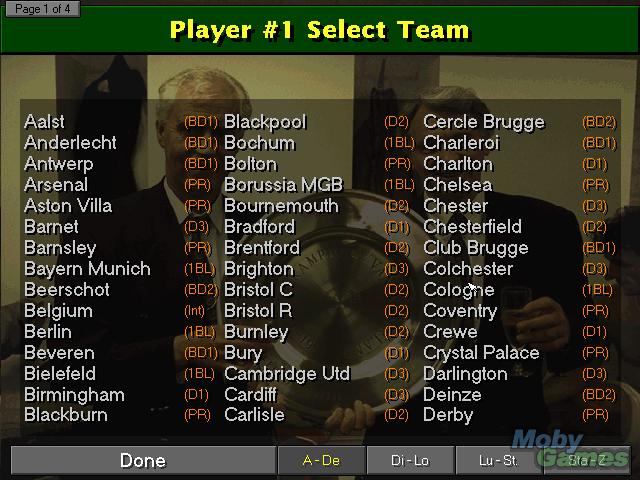This screenshot has height=480, width=640.
Task: Open the Lu - St. team page
Action: point(499,460)
